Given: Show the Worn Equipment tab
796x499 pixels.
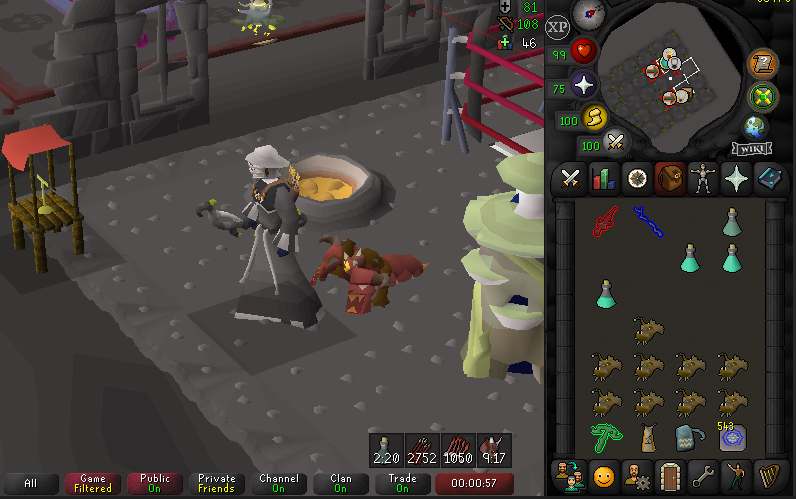Looking at the screenshot, I should pos(703,179).
